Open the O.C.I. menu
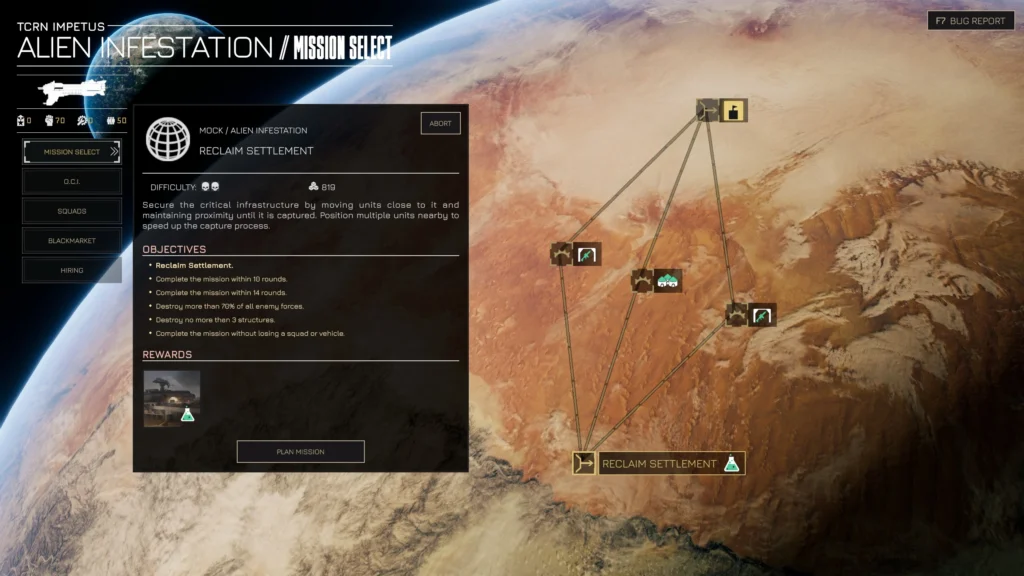This screenshot has width=1024, height=576. [72, 182]
